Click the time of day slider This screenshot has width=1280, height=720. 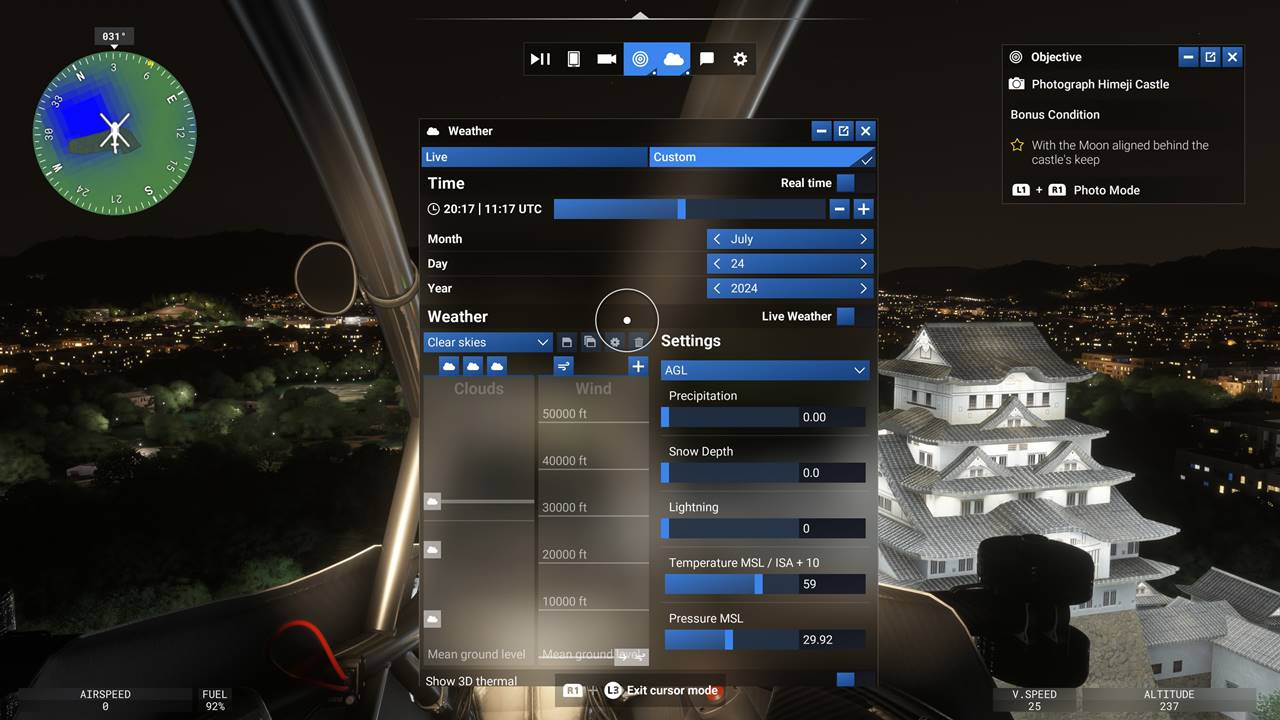[x=689, y=209]
